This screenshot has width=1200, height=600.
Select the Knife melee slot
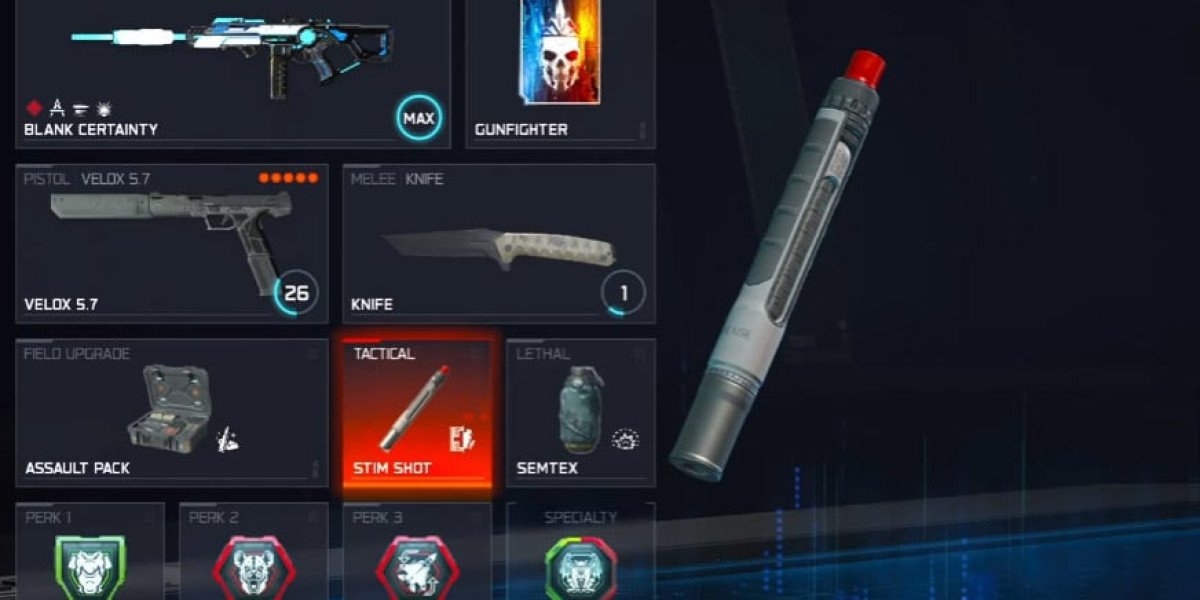(x=499, y=243)
